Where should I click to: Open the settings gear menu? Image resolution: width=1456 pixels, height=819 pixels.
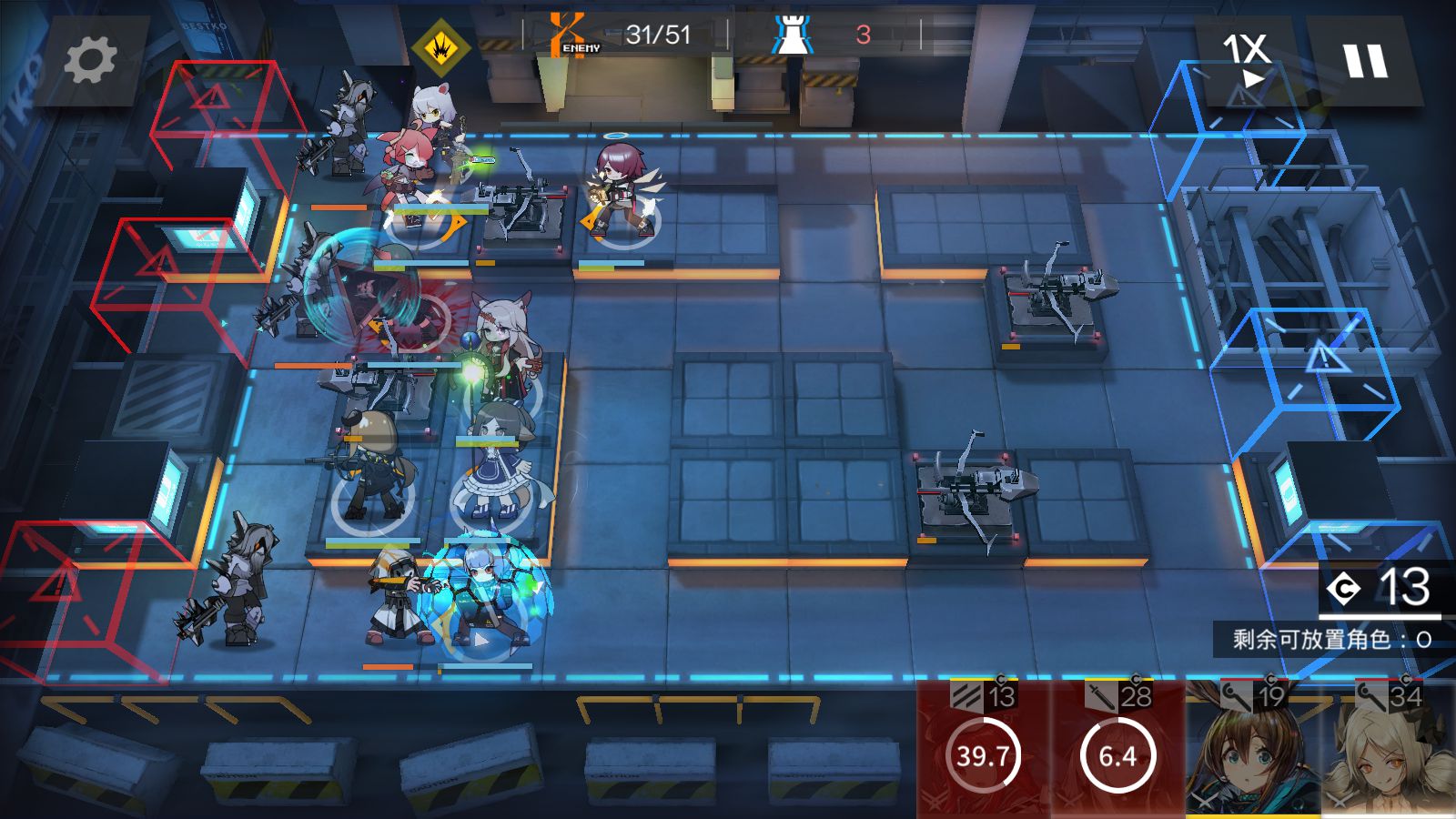(90, 61)
